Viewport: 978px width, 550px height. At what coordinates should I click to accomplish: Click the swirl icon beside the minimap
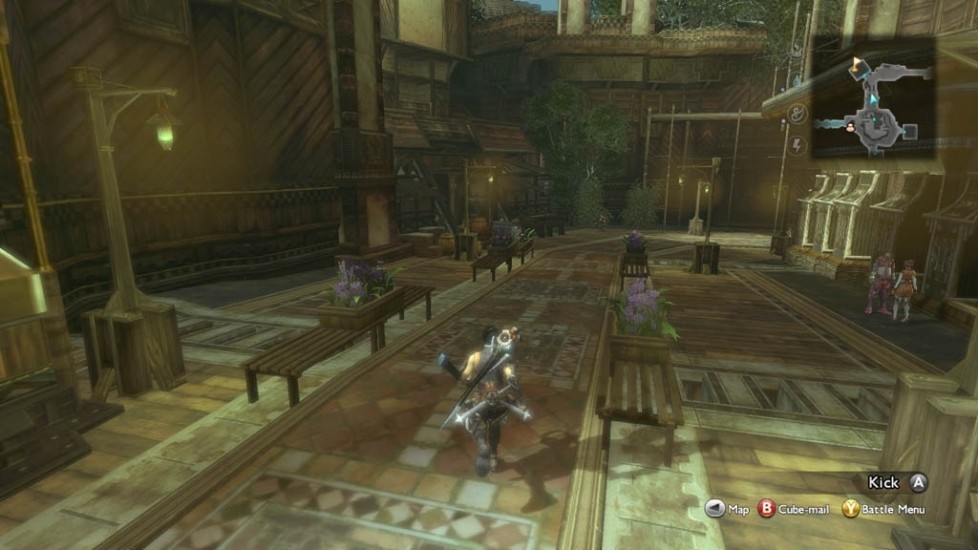tap(797, 114)
